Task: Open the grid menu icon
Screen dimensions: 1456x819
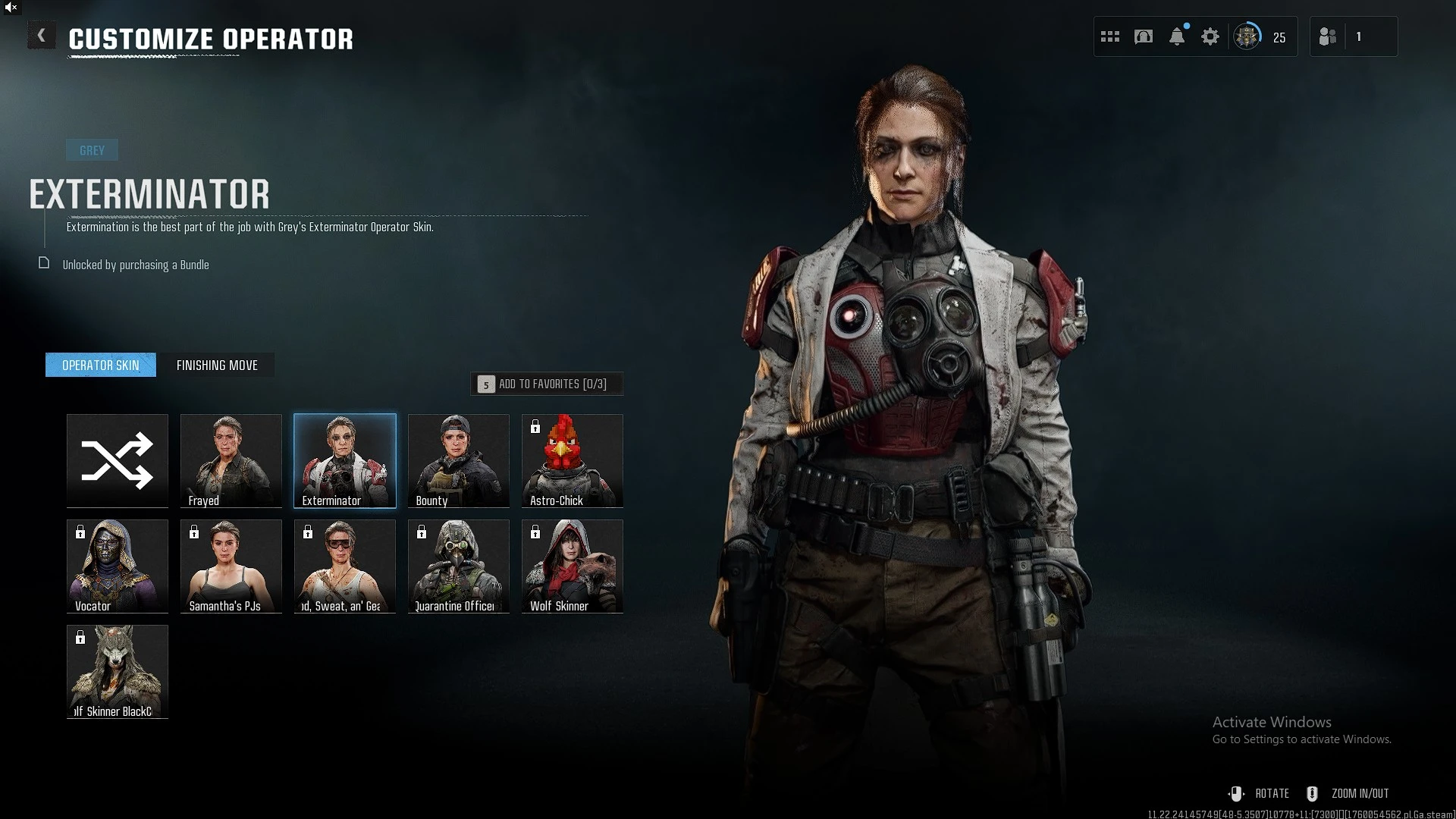Action: [1110, 36]
